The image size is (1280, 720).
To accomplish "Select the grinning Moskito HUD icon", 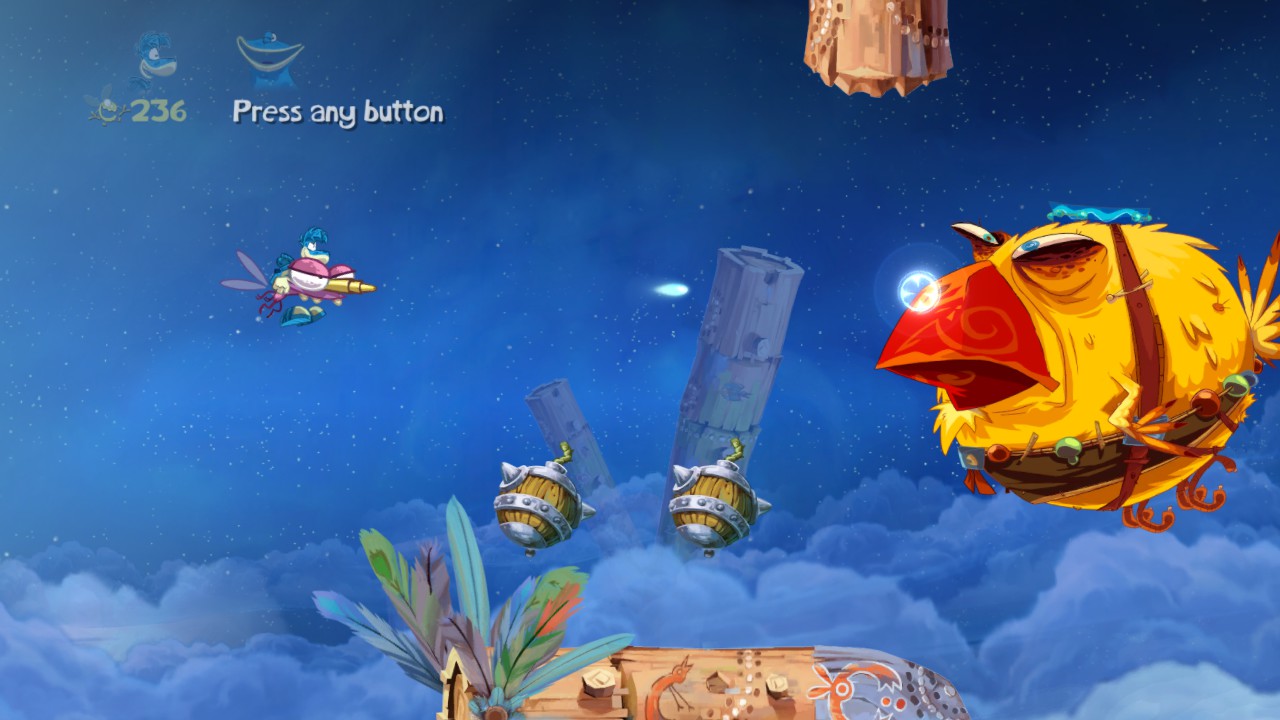I will pyautogui.click(x=268, y=52).
